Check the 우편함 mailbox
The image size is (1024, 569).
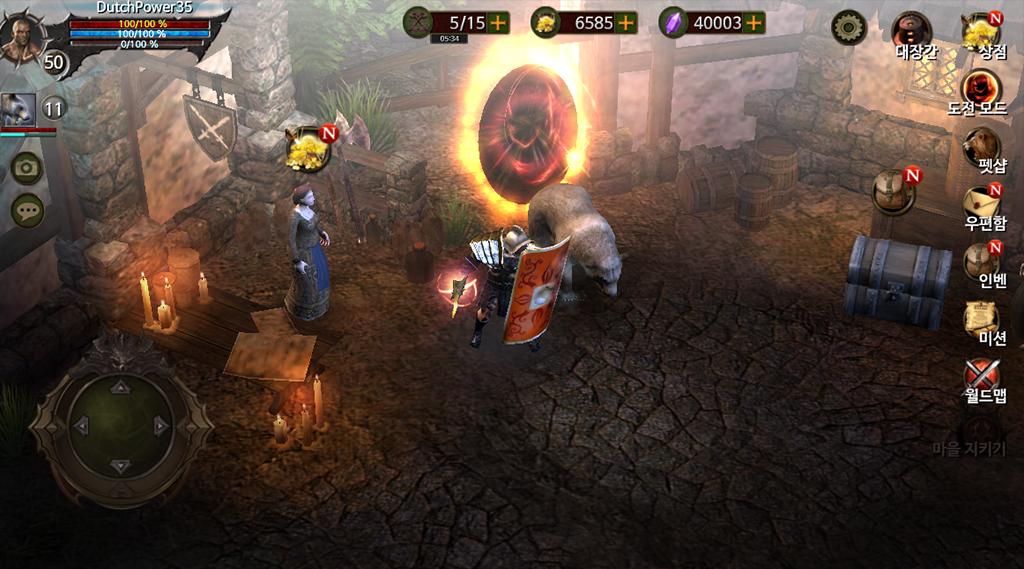click(981, 205)
